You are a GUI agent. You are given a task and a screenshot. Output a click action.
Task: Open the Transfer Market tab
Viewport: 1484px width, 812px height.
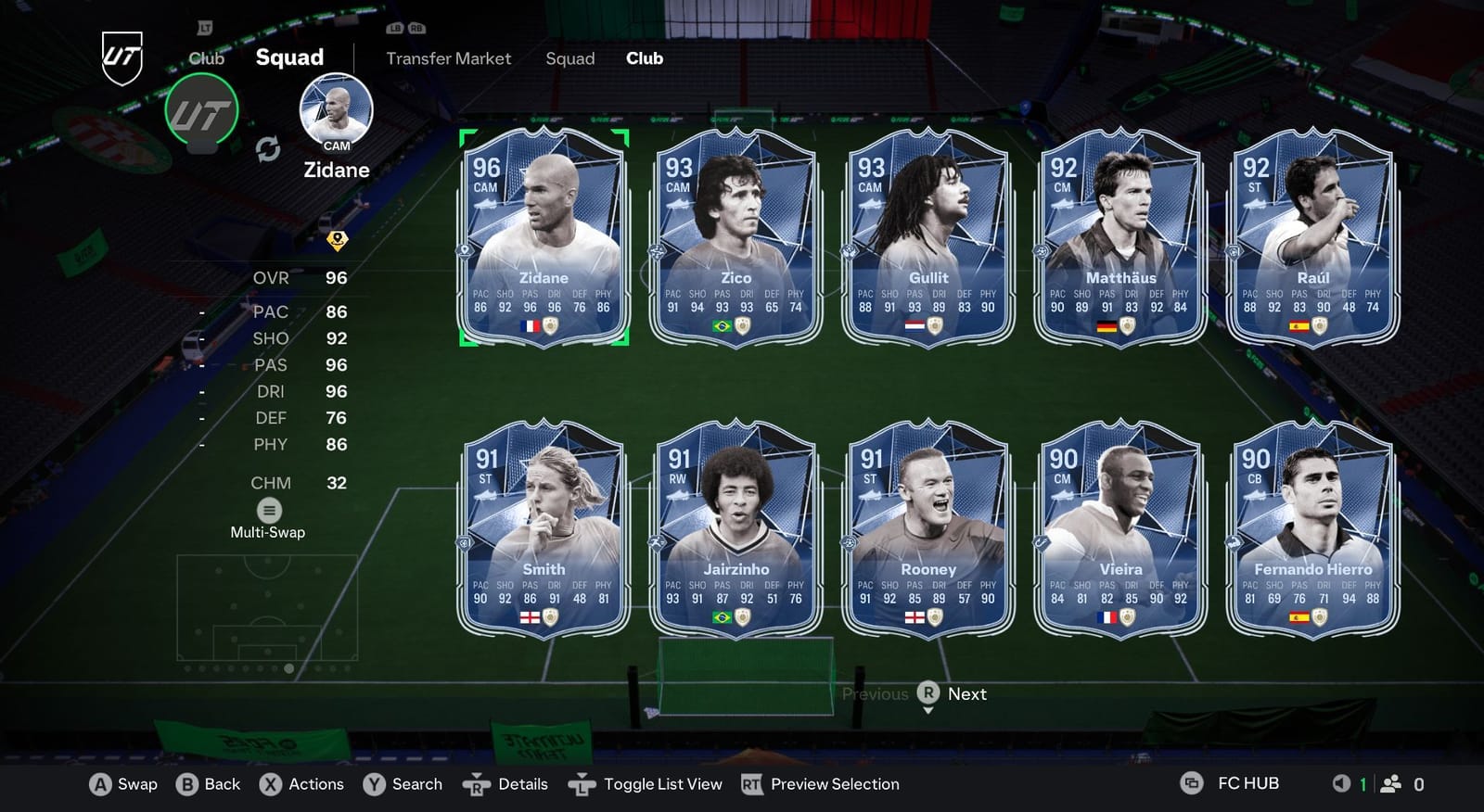(448, 58)
